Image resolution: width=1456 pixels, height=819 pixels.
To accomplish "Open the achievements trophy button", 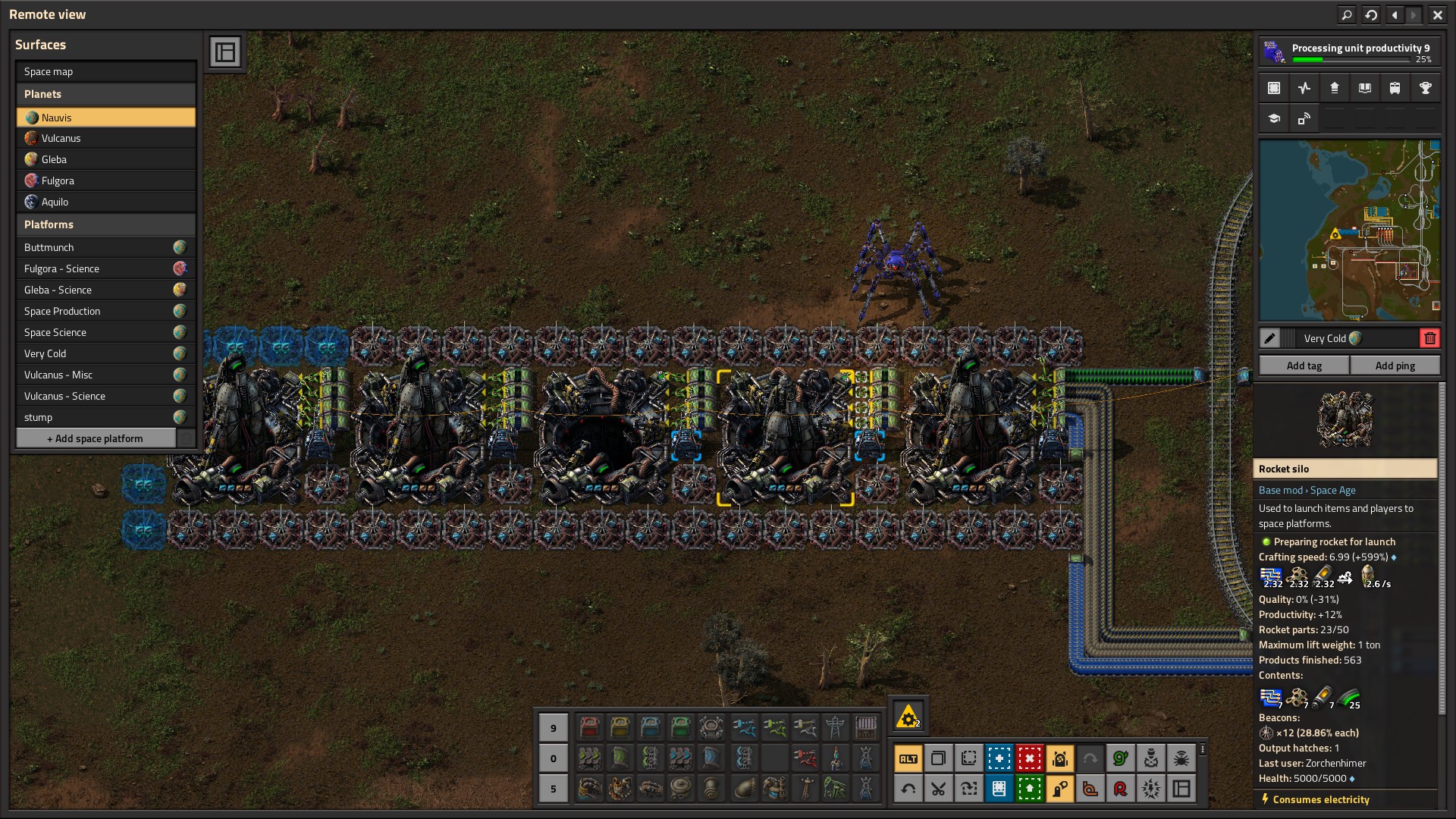I will (1425, 88).
